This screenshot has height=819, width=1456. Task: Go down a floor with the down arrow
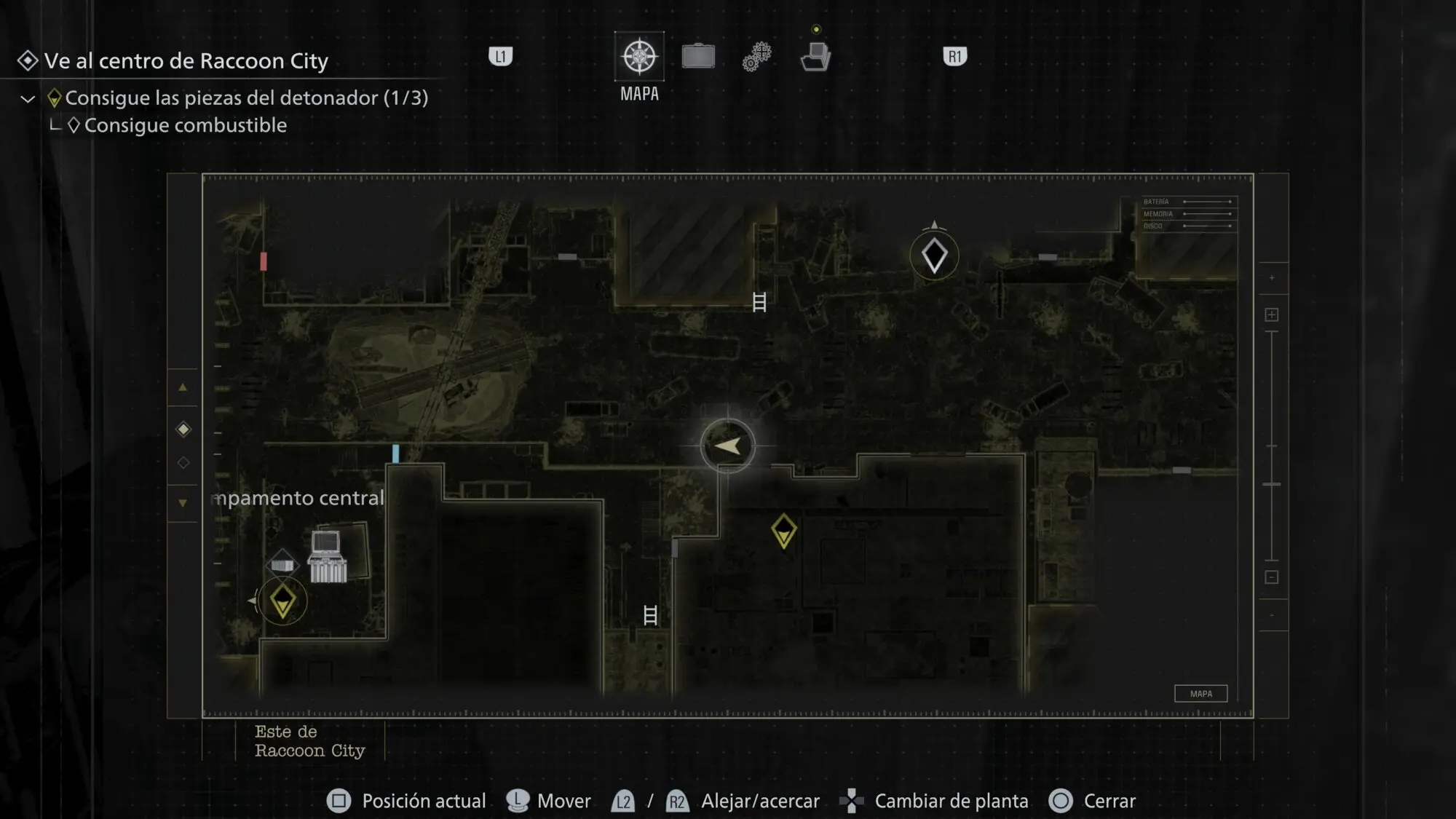[183, 502]
